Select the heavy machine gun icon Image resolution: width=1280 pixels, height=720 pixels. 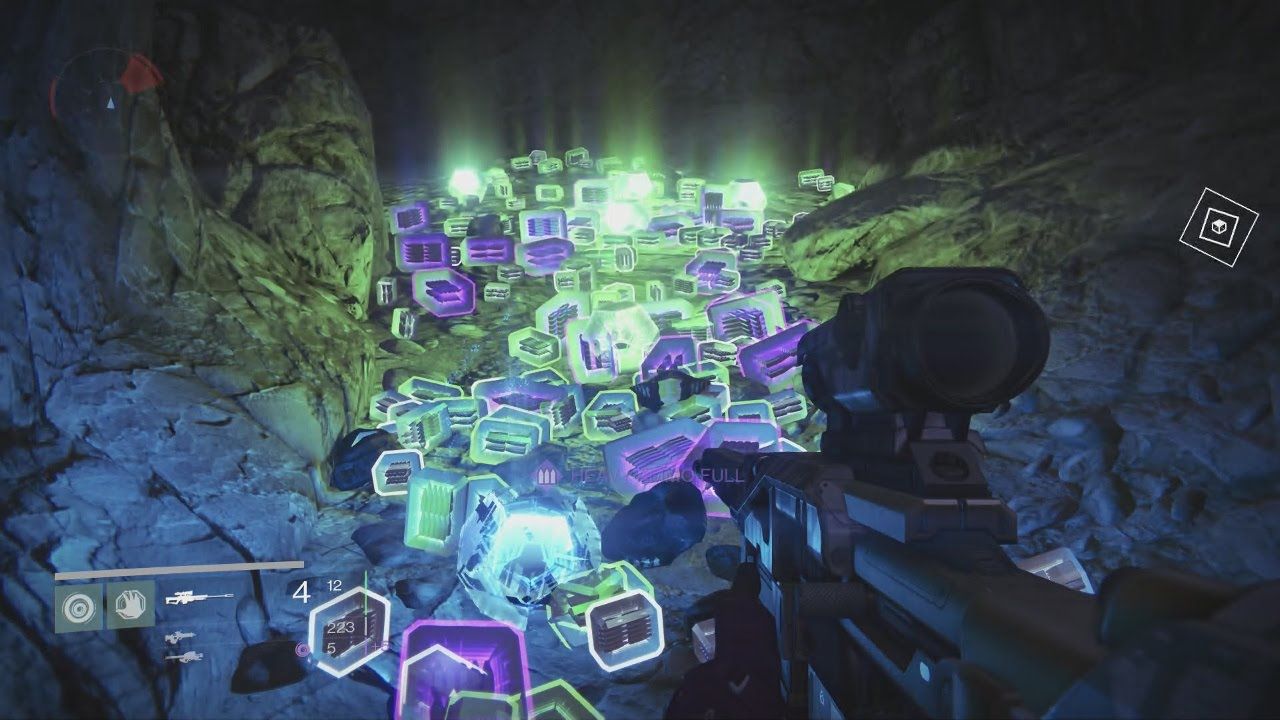(x=186, y=657)
